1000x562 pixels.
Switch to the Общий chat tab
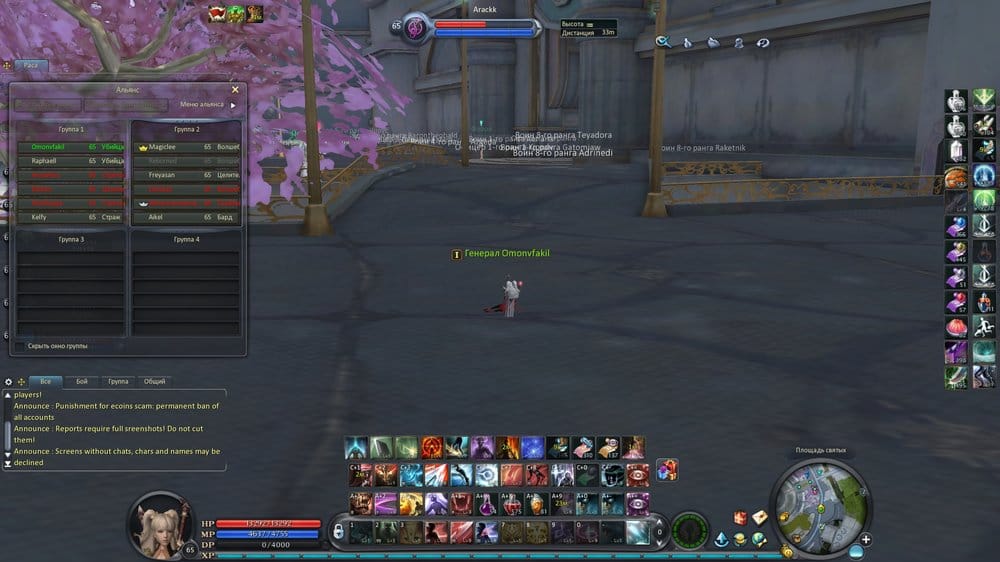click(x=154, y=382)
